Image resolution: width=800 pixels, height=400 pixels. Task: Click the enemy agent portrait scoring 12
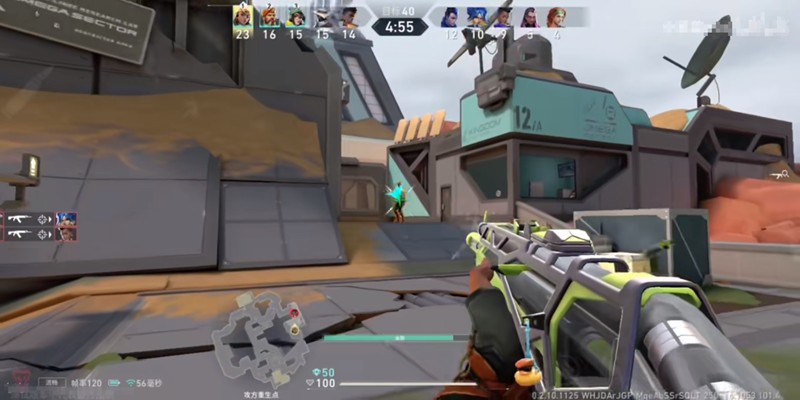tap(450, 16)
